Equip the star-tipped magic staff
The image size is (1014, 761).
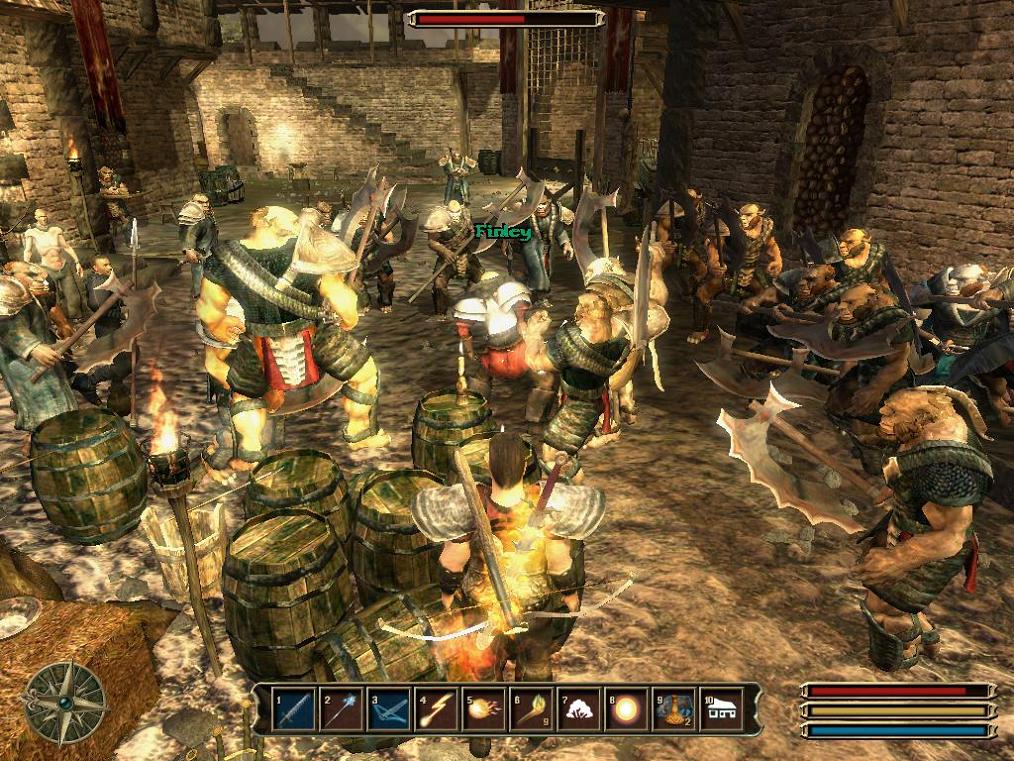[x=342, y=709]
